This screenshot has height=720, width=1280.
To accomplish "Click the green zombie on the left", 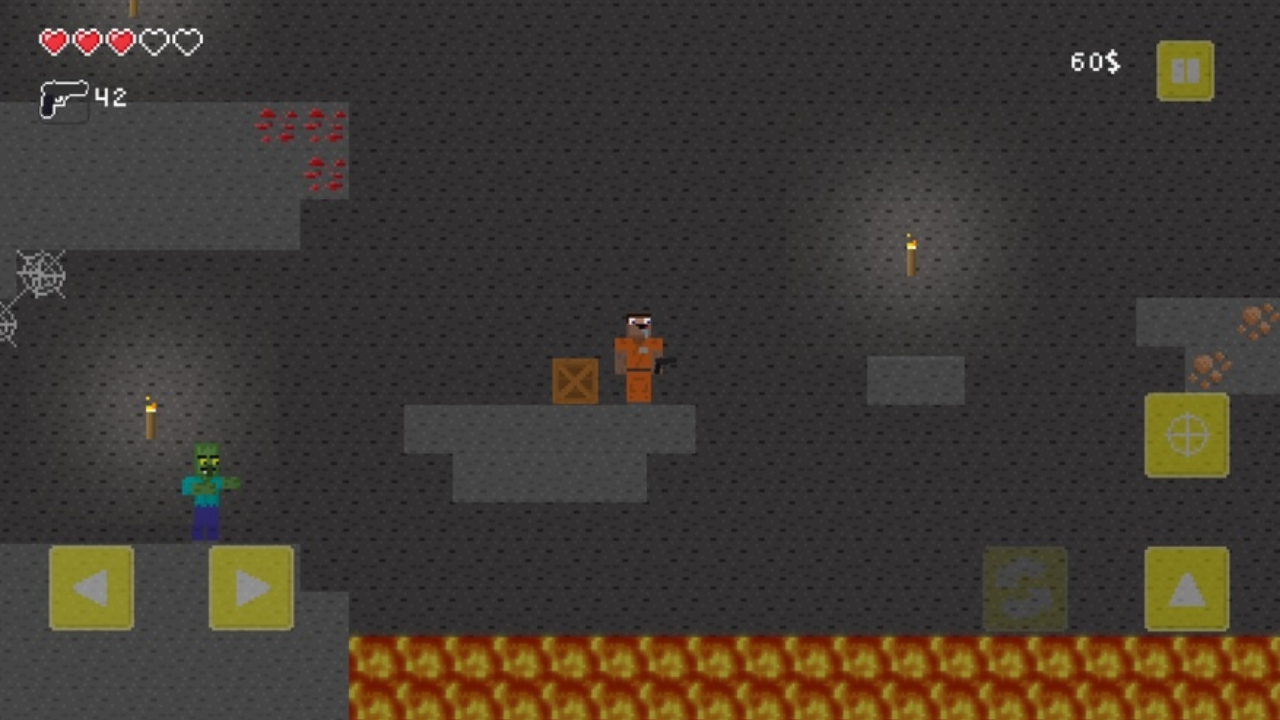I will pyautogui.click(x=207, y=490).
